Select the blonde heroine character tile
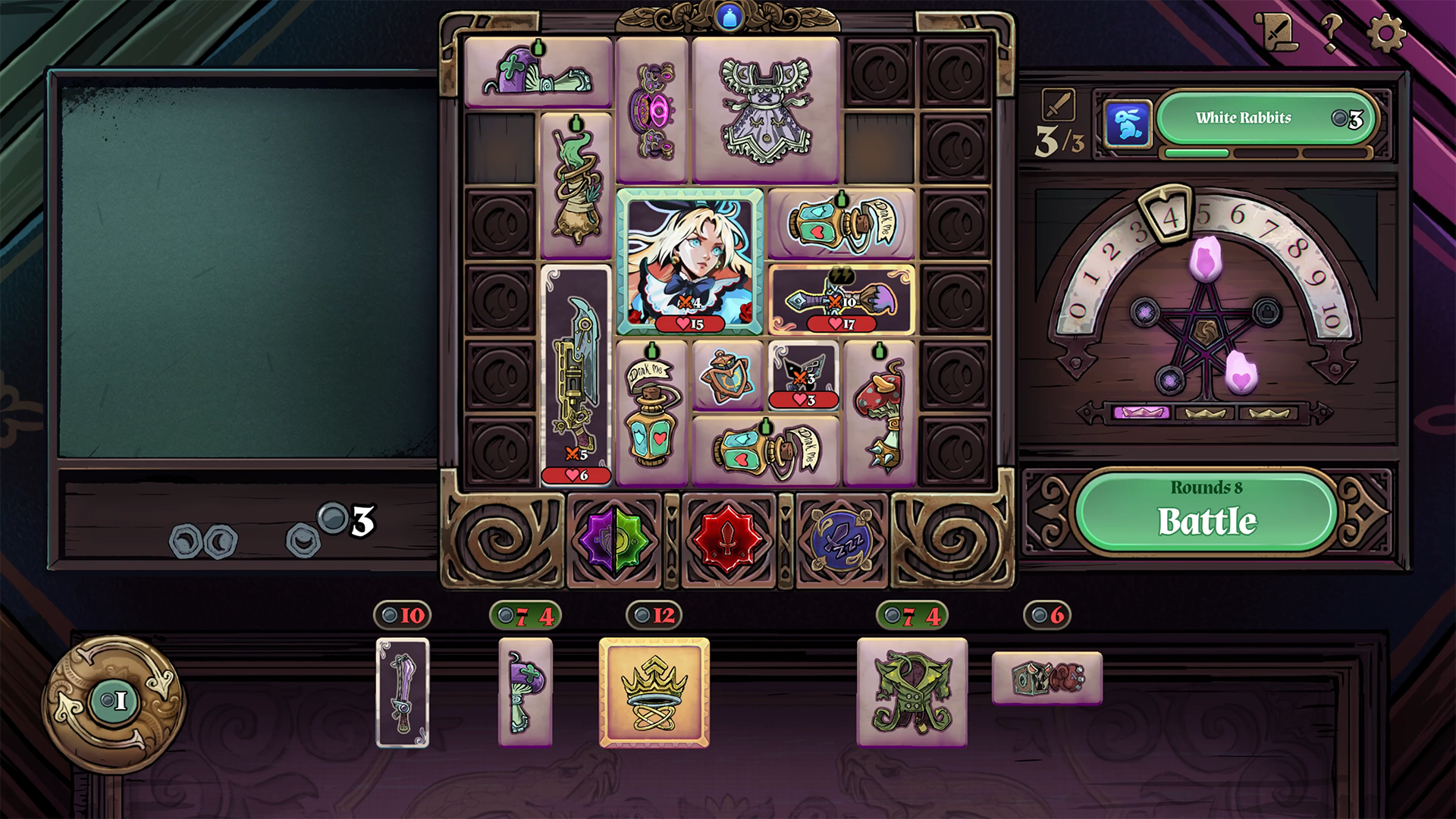 click(x=689, y=261)
